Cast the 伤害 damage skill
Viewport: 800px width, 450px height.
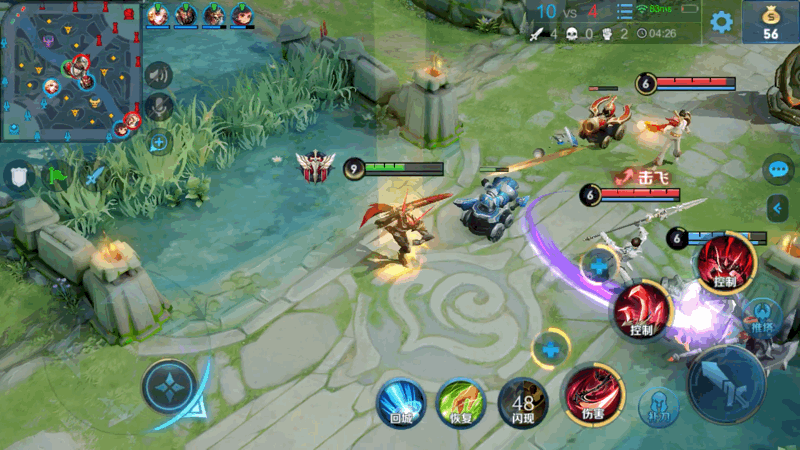[x=588, y=395]
